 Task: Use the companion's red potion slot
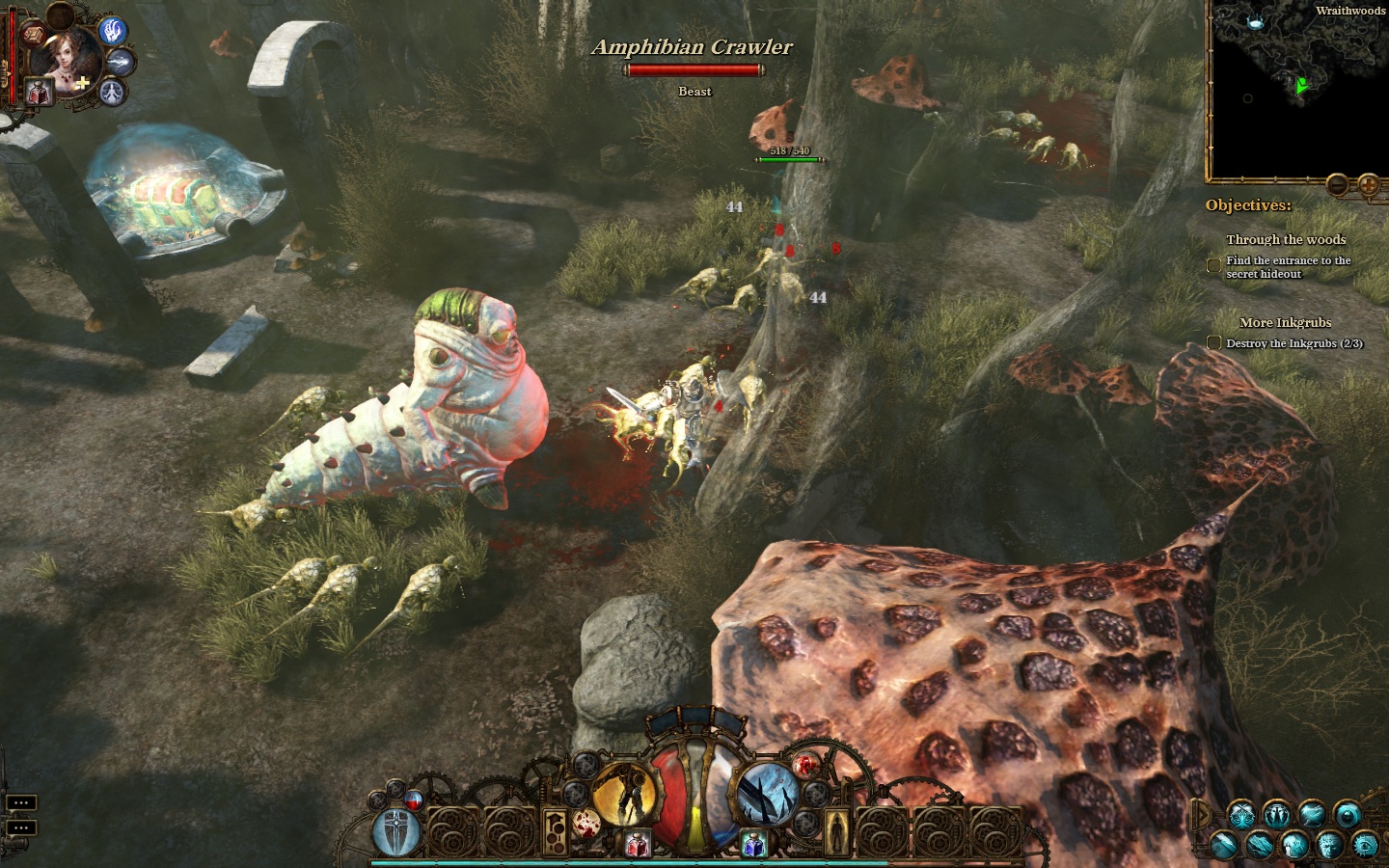tap(40, 93)
